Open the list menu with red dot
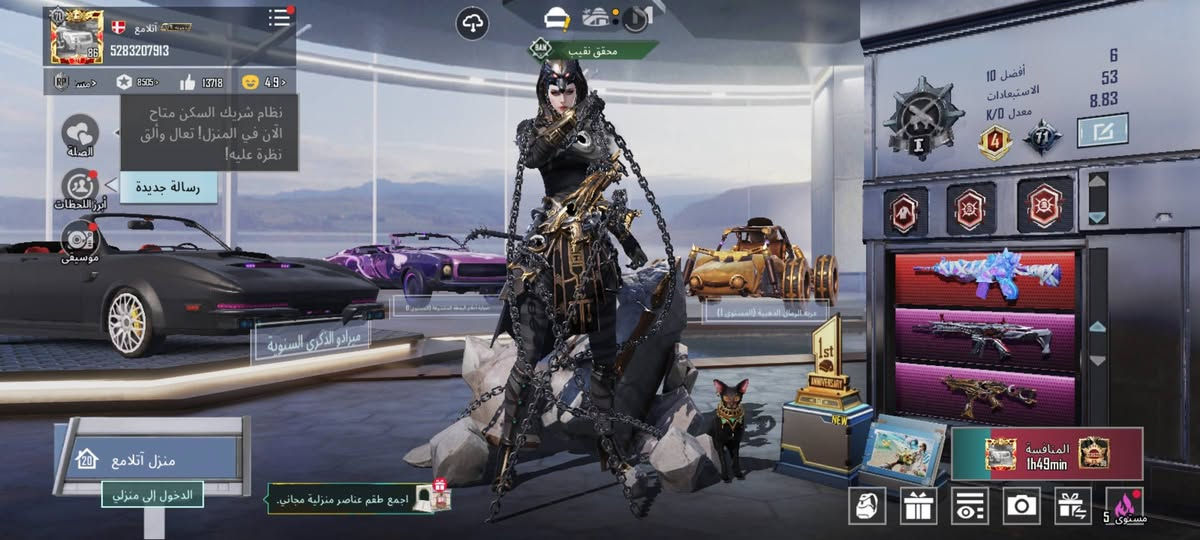 tap(279, 18)
